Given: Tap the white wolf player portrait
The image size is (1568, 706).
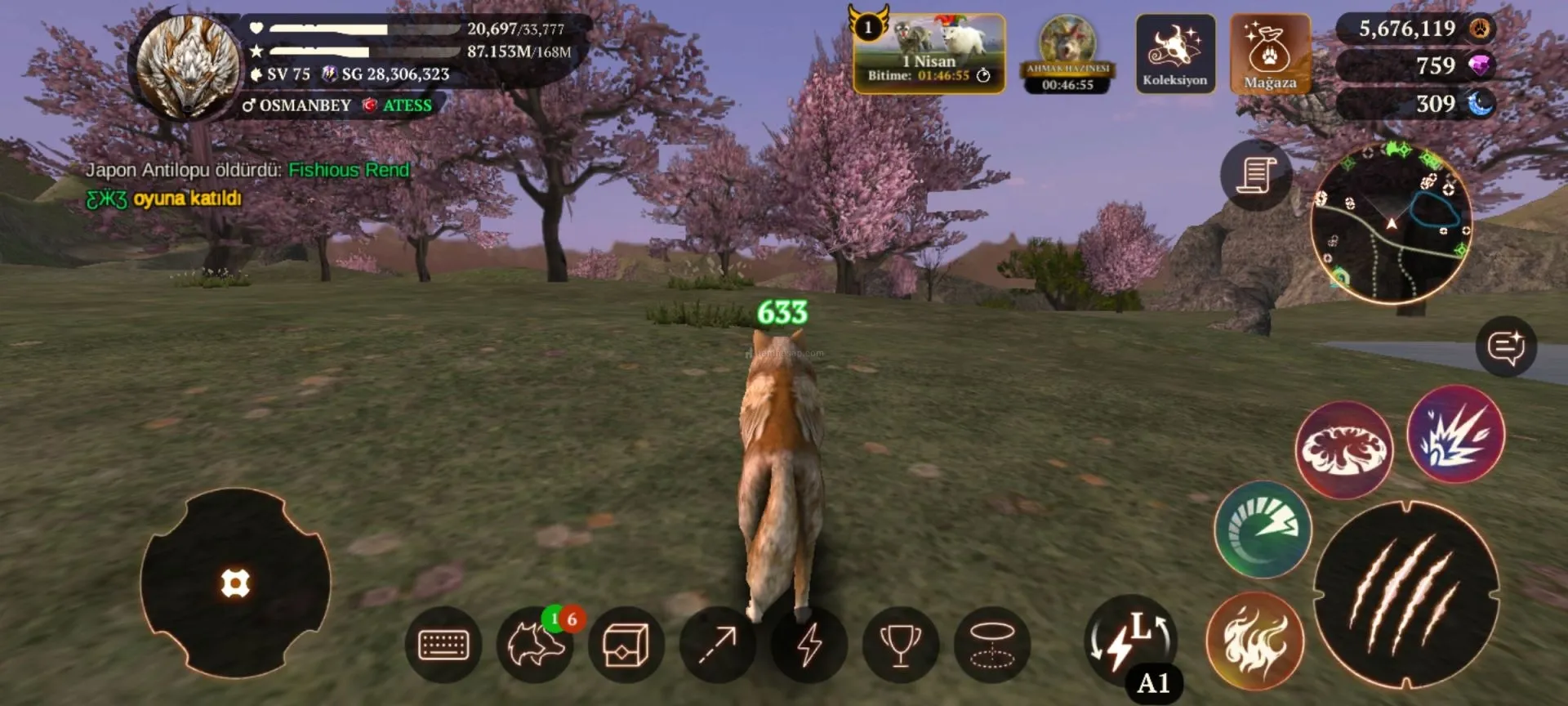Looking at the screenshot, I should click(x=188, y=65).
